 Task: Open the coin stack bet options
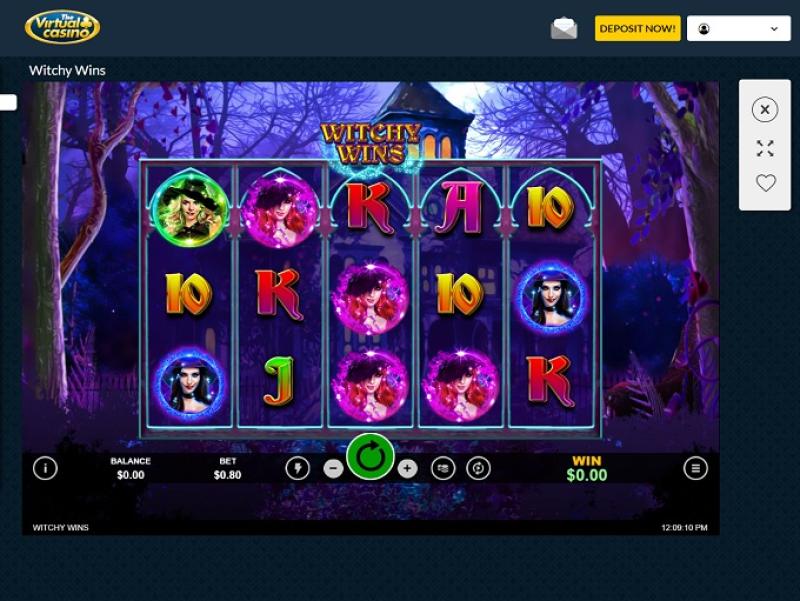tap(443, 468)
